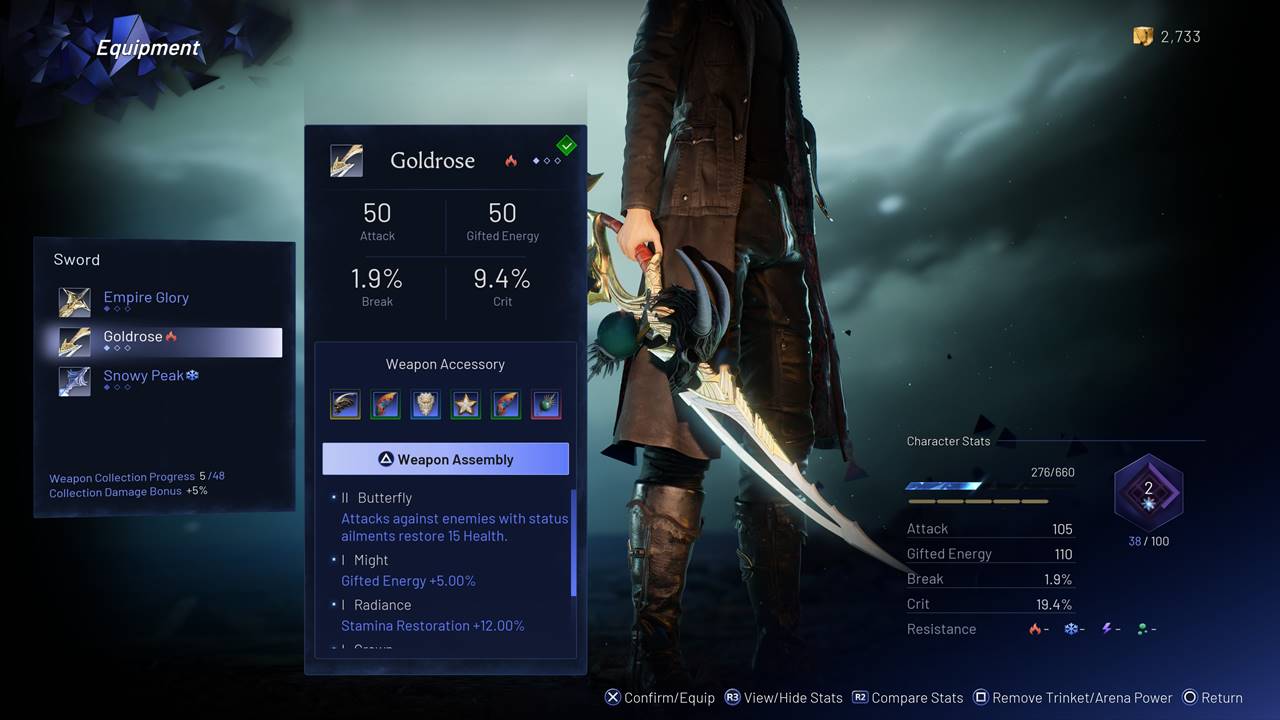Click the Radiance trait entry

pos(382,605)
